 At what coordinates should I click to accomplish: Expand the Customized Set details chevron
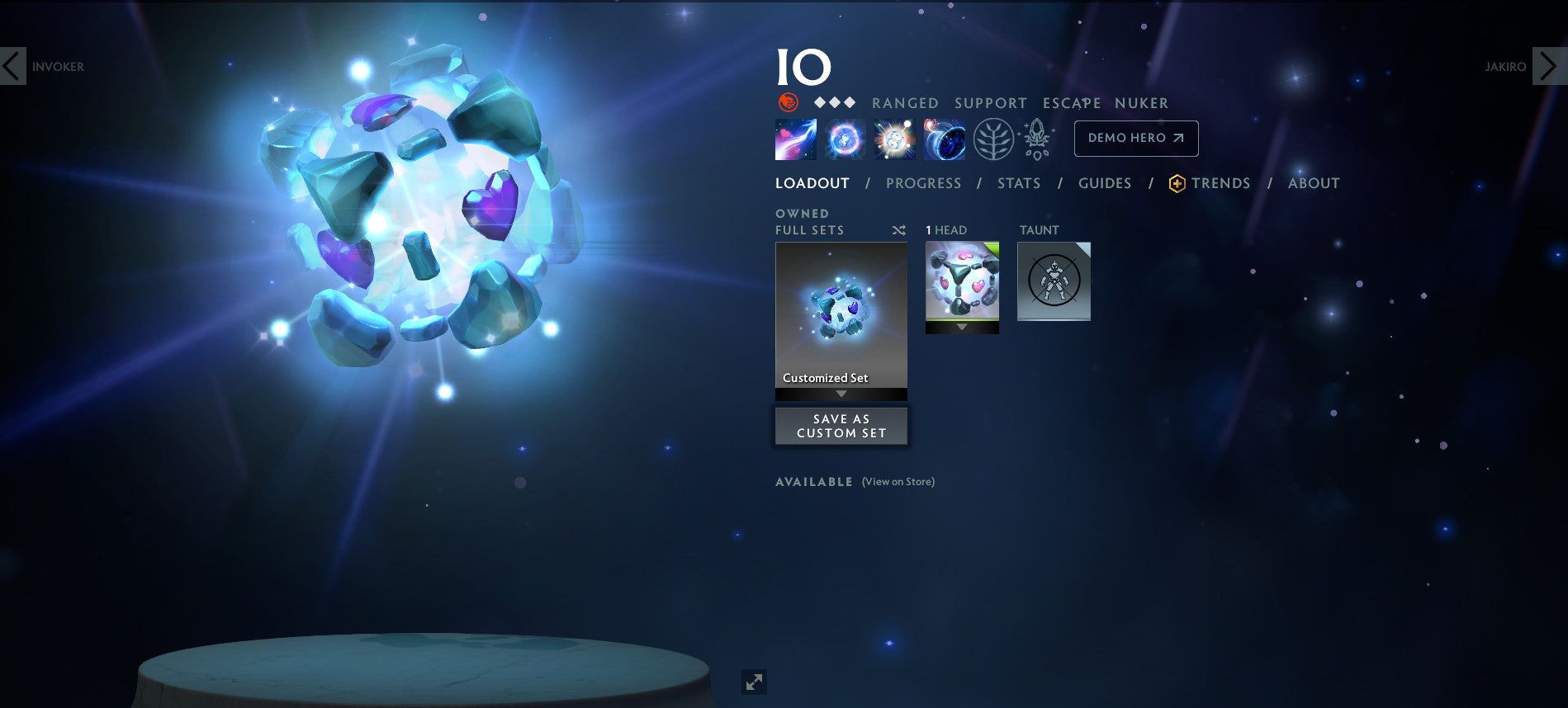(841, 394)
